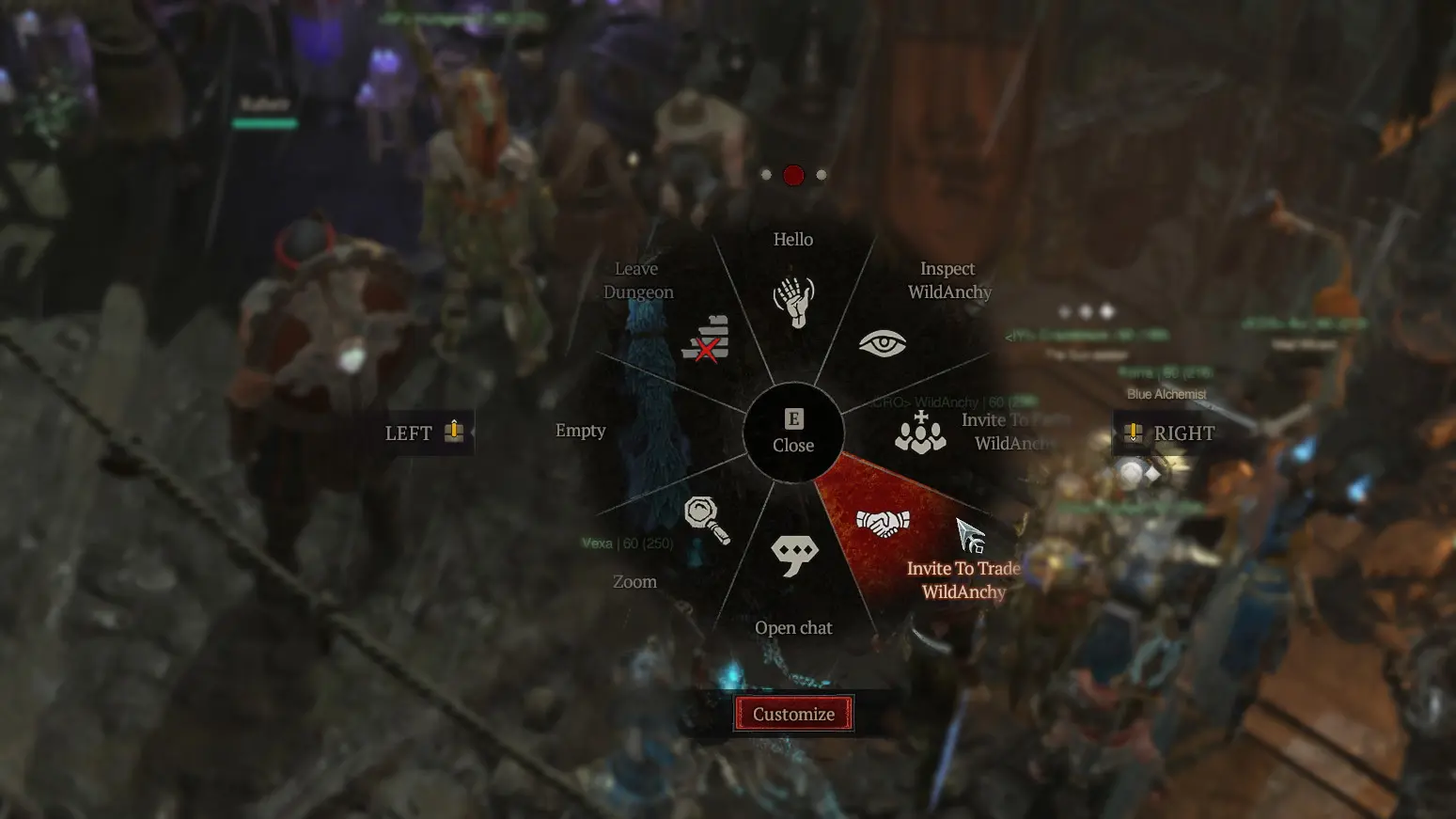Screen dimensions: 1456x819
Task: Invite WildAnchy to party
Action: tap(920, 433)
